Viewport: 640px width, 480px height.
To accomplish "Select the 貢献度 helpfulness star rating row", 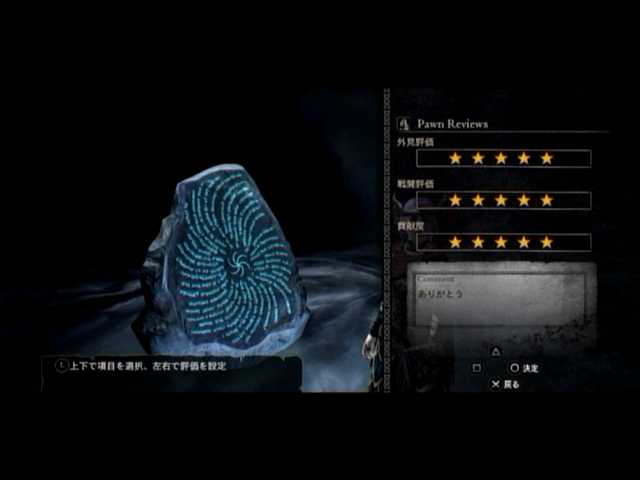I will (x=503, y=242).
